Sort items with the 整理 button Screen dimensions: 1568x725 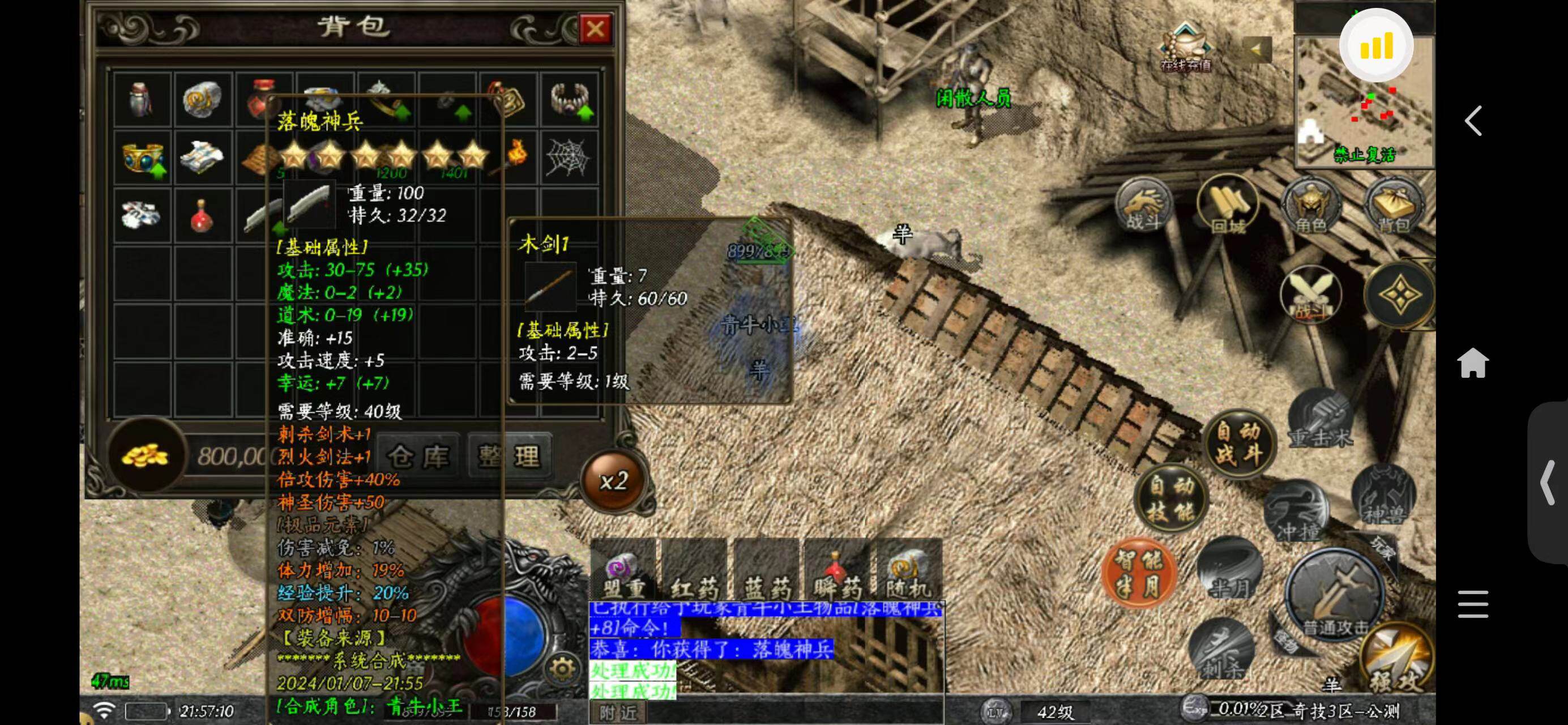[x=510, y=457]
